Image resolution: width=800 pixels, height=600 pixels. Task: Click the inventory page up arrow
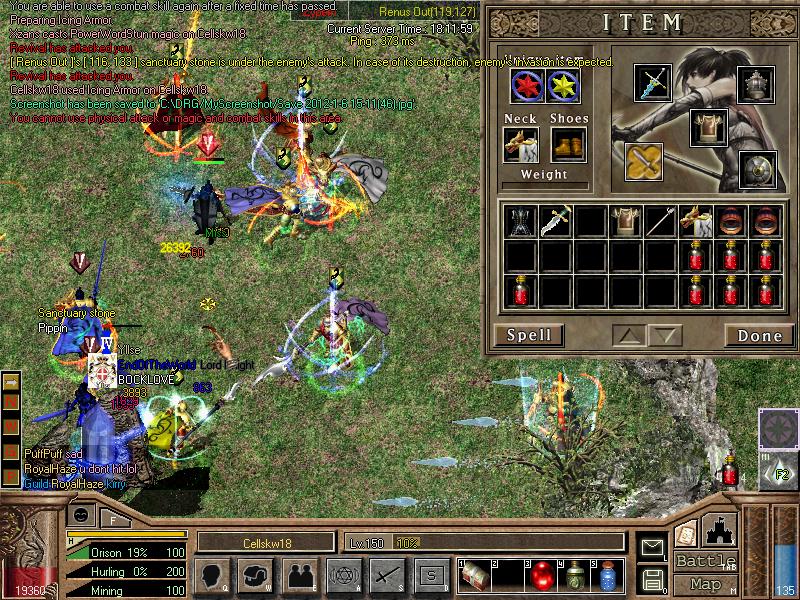[626, 335]
